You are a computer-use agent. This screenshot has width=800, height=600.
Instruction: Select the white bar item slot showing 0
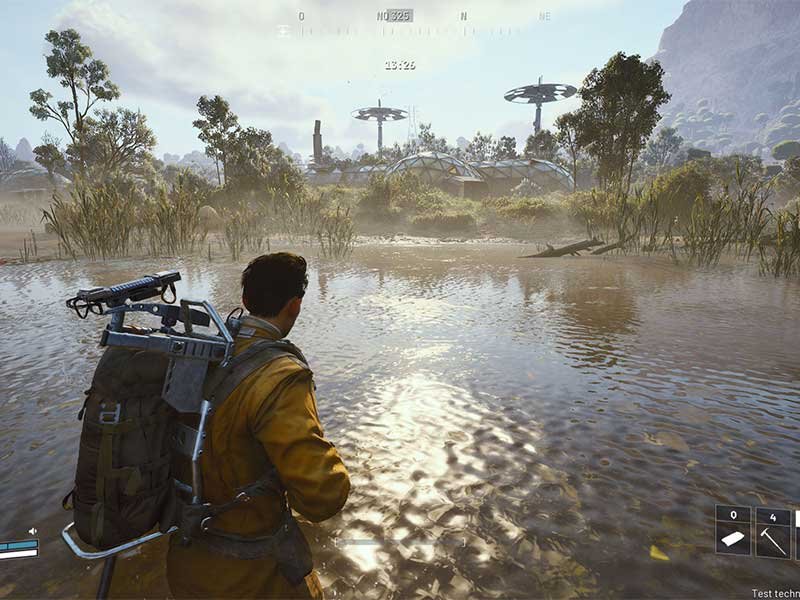[x=733, y=531]
